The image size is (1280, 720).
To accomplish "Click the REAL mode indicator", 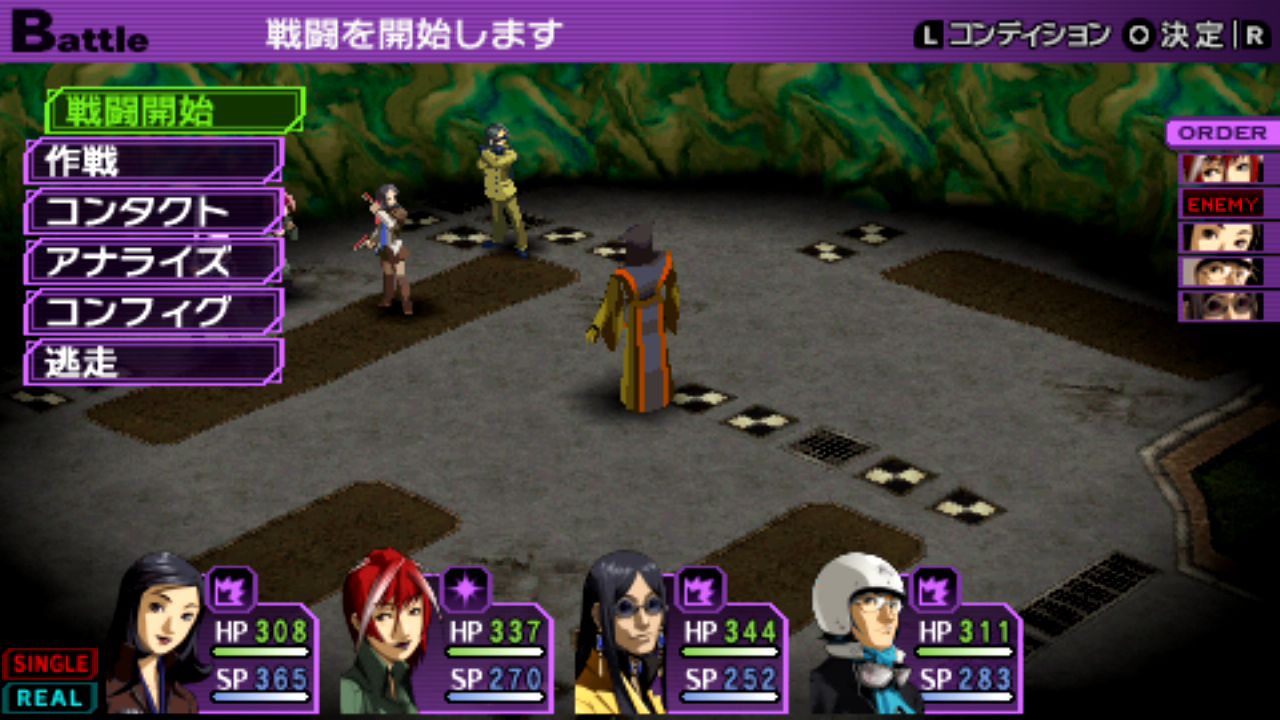I will (50, 698).
